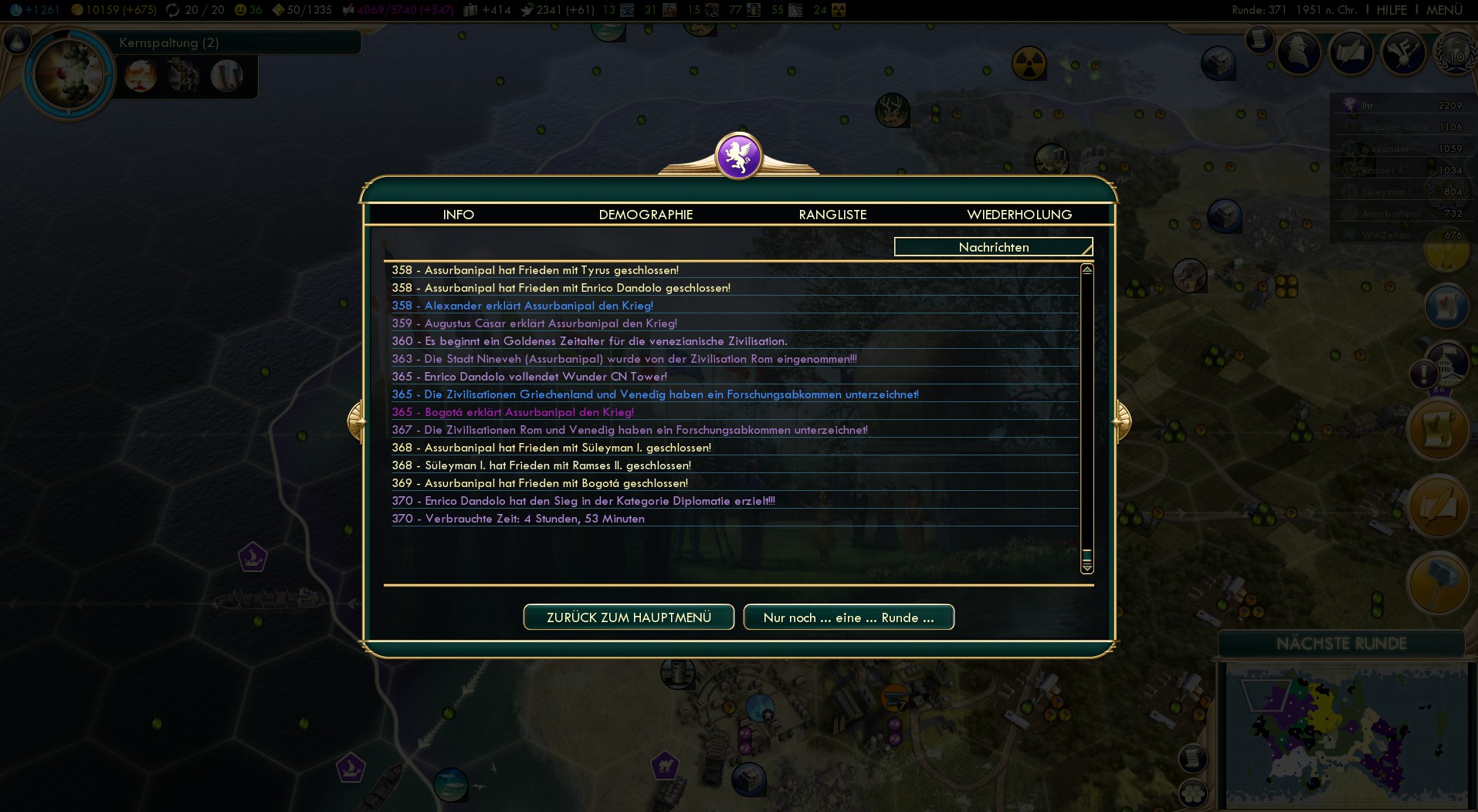Image resolution: width=1478 pixels, height=812 pixels.
Task: Select the Enrico Dandolo diplomacy victory entry
Action: 599,501
